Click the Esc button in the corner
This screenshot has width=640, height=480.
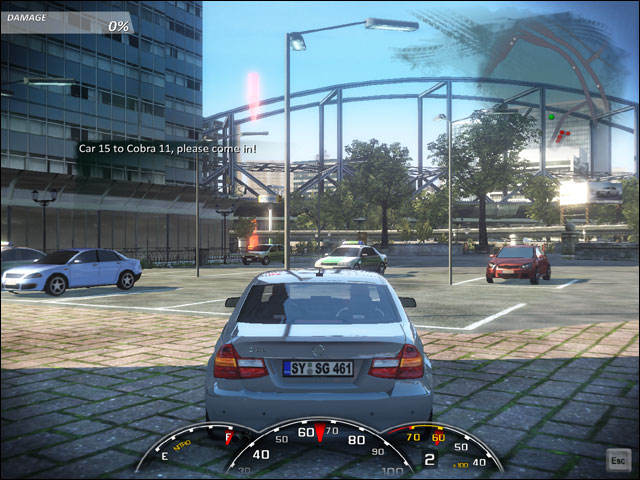point(617,458)
